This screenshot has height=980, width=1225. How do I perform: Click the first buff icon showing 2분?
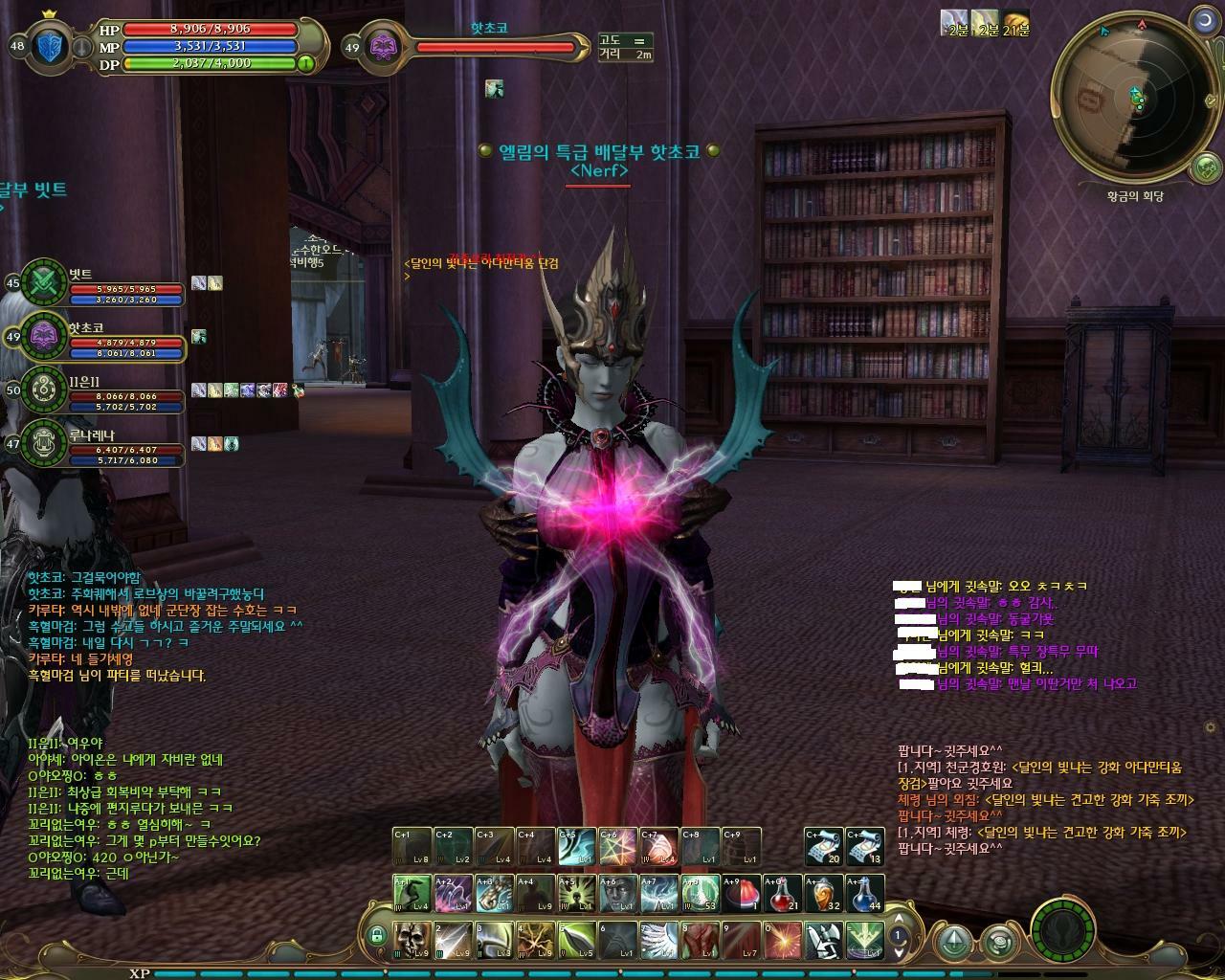(x=954, y=21)
